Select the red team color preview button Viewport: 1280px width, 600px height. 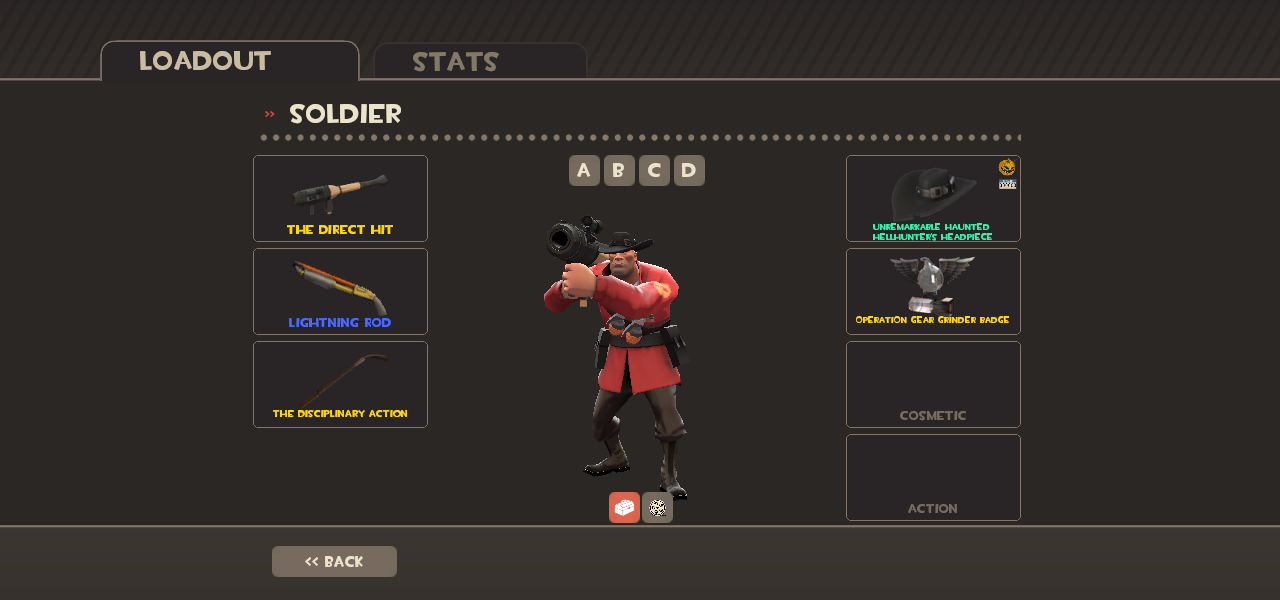click(624, 507)
